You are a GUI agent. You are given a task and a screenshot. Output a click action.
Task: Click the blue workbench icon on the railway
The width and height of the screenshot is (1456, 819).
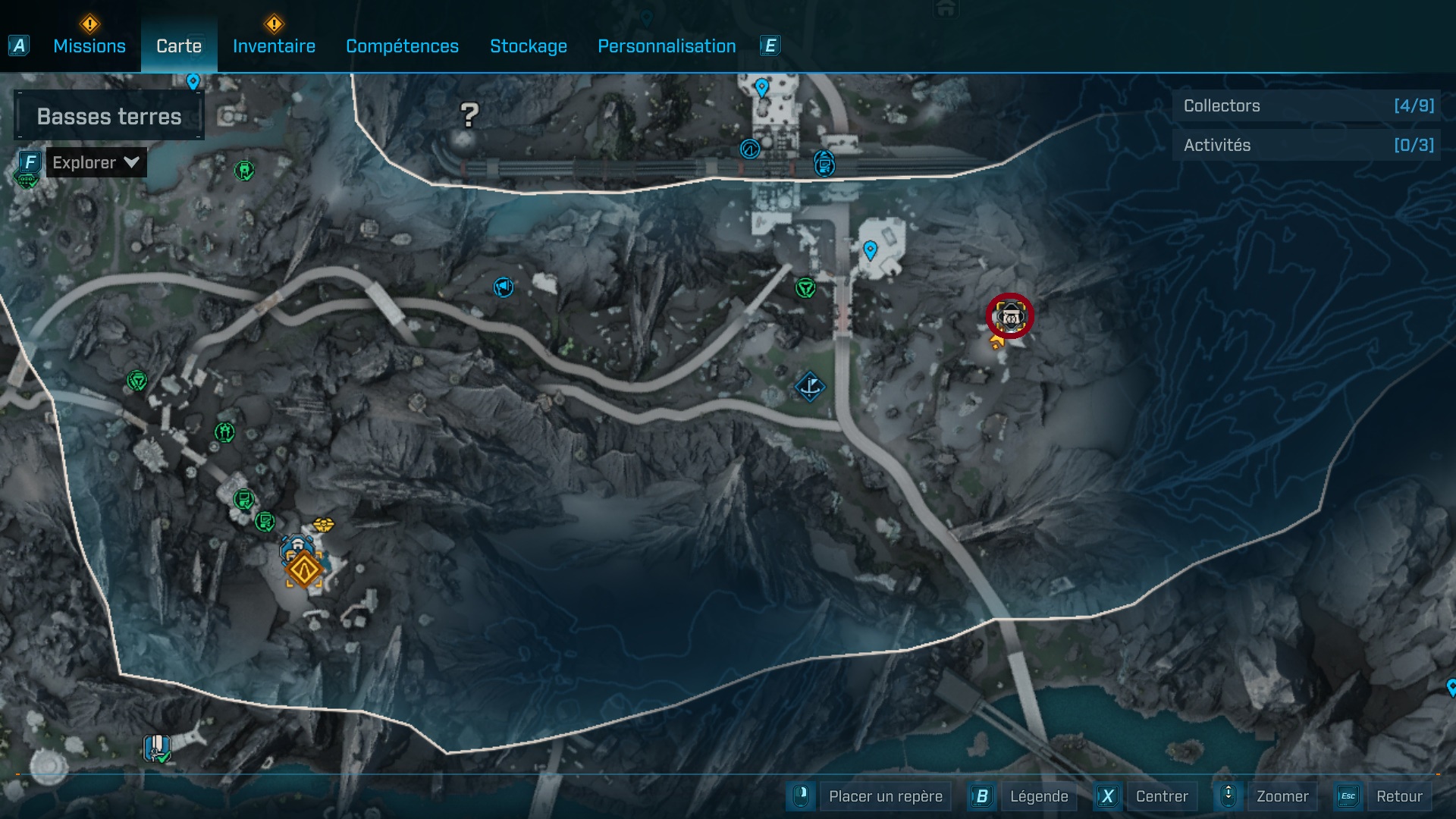click(824, 162)
